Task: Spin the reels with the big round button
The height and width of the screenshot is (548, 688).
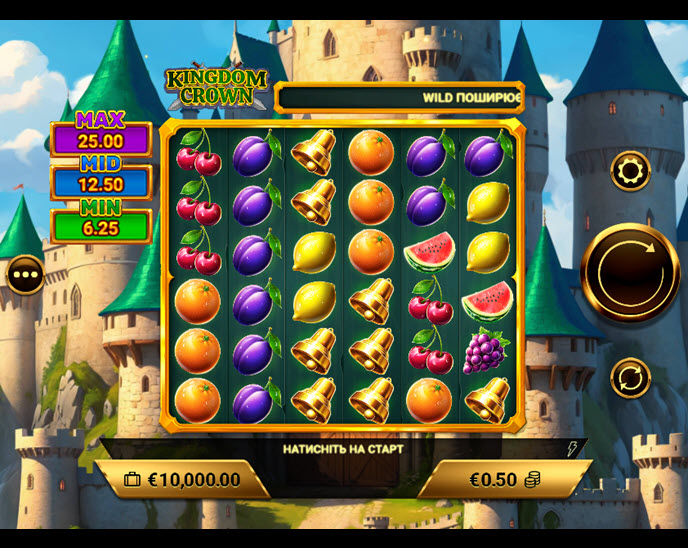Action: coord(630,273)
